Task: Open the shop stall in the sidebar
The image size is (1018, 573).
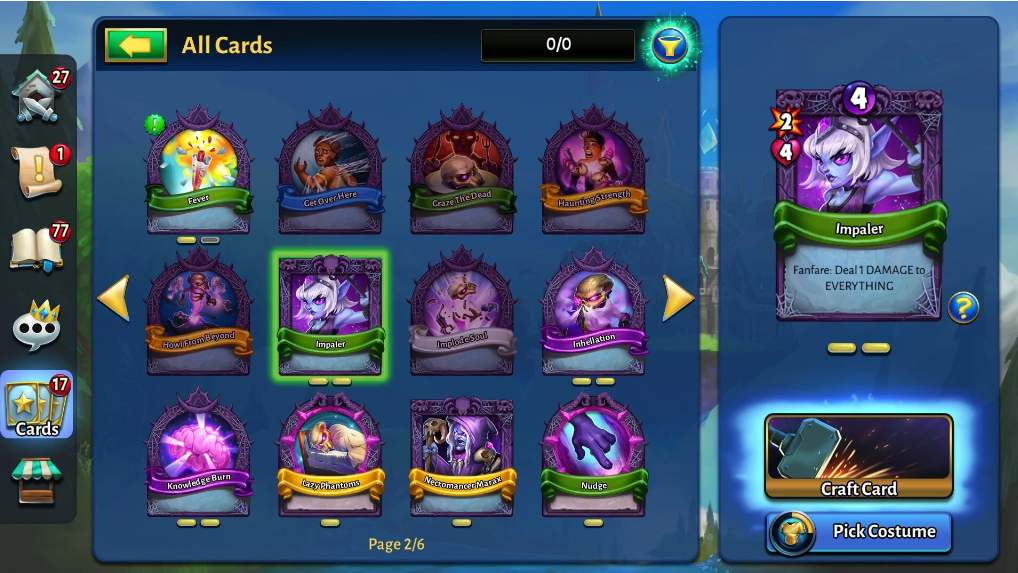Action: click(37, 482)
